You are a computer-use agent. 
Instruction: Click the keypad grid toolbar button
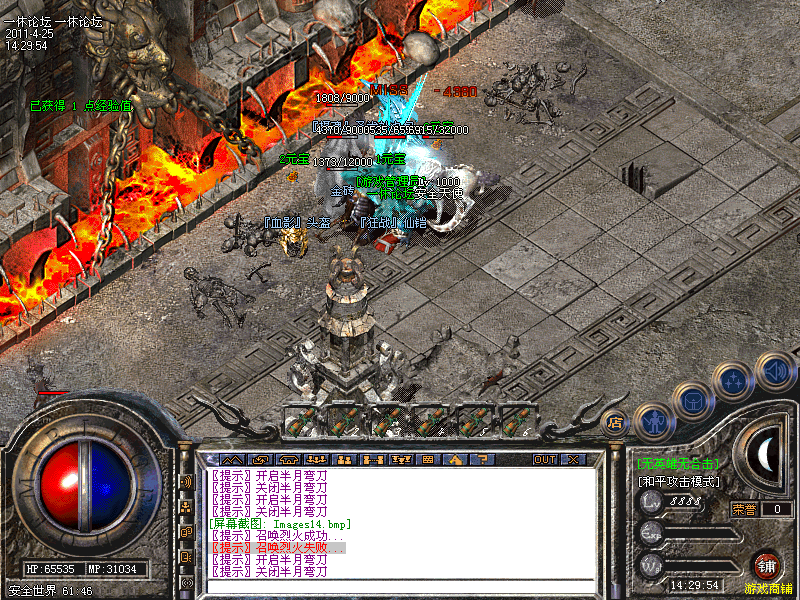tap(427, 459)
